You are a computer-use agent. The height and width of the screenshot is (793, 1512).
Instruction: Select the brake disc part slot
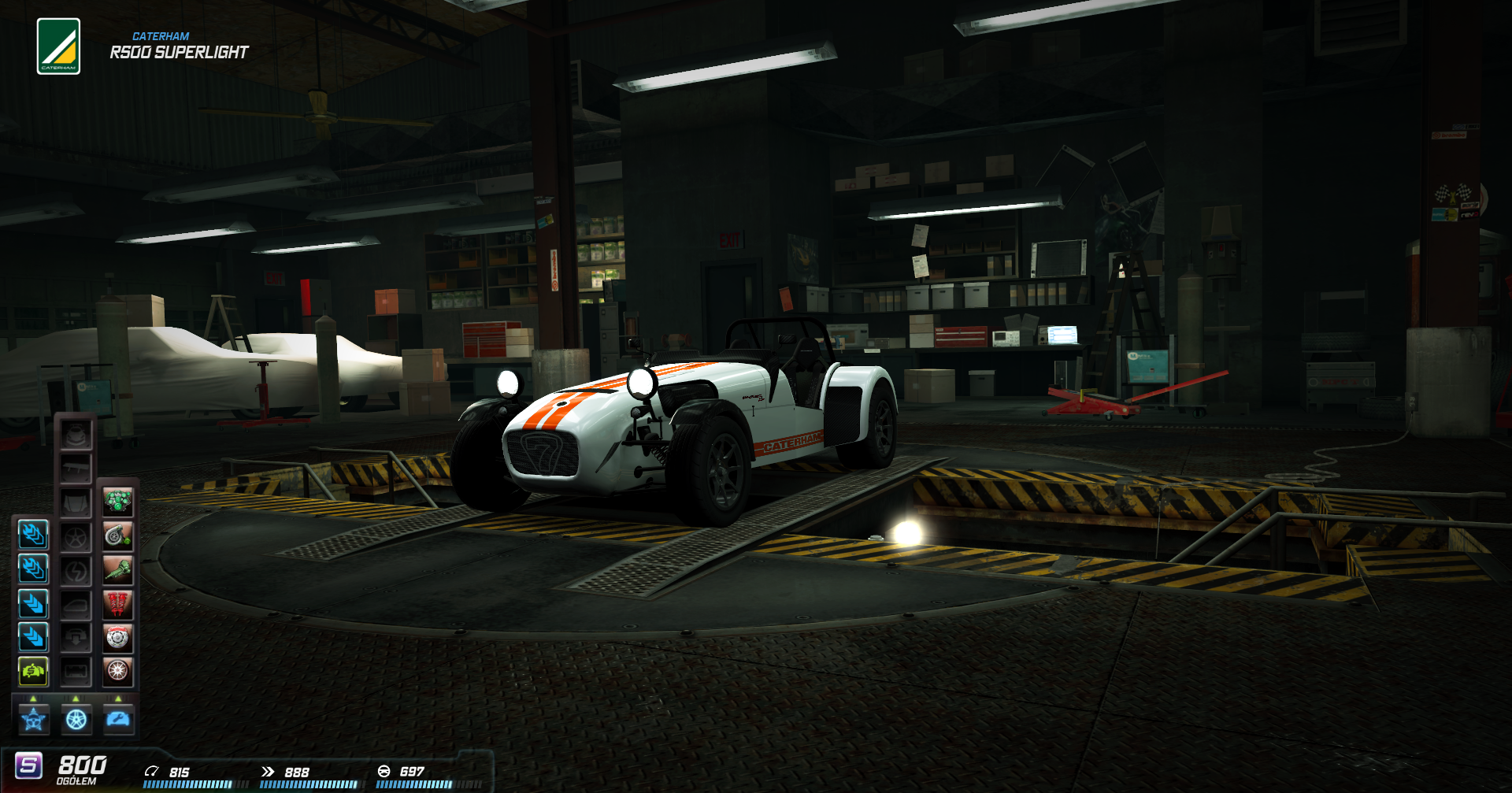point(118,638)
